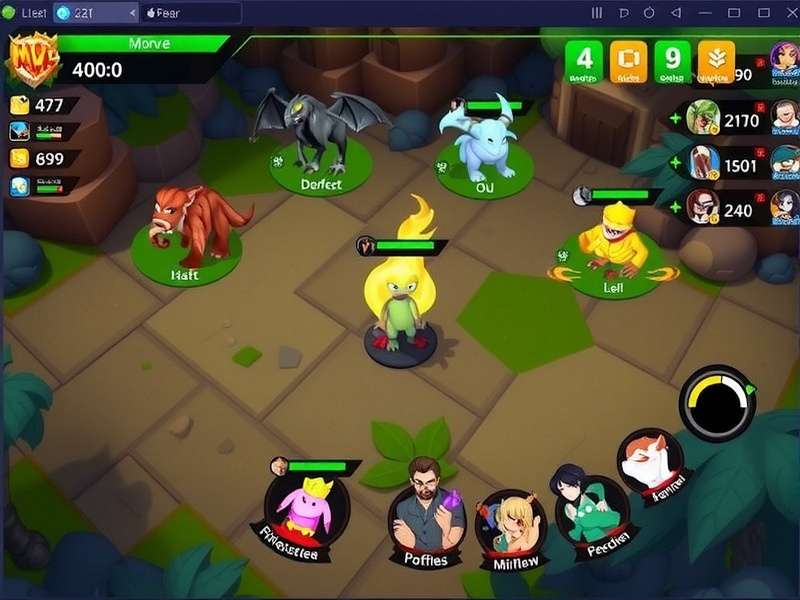Open the orange square icon button

629,61
